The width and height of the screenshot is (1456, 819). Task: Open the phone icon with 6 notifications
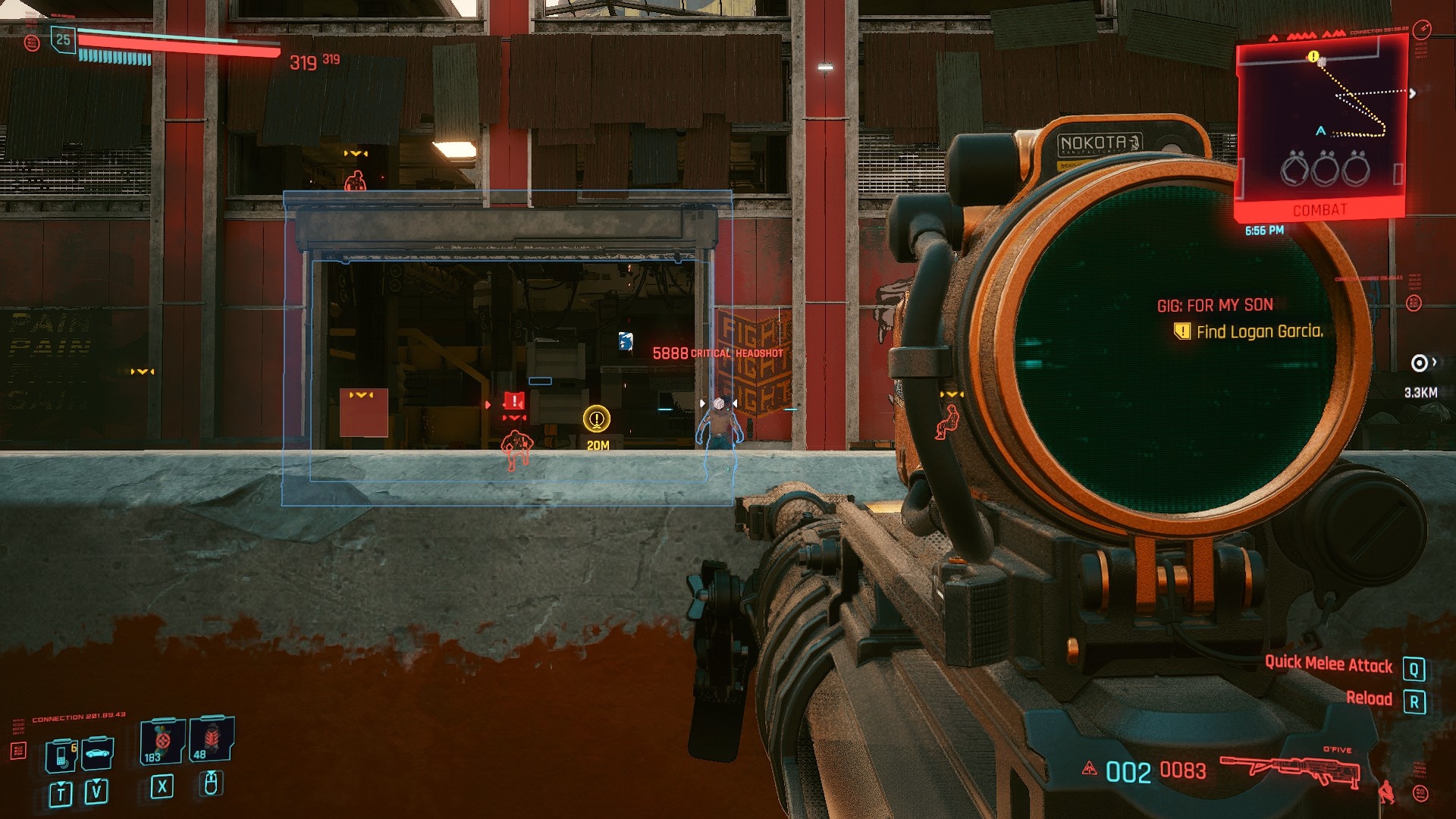pyautogui.click(x=62, y=755)
